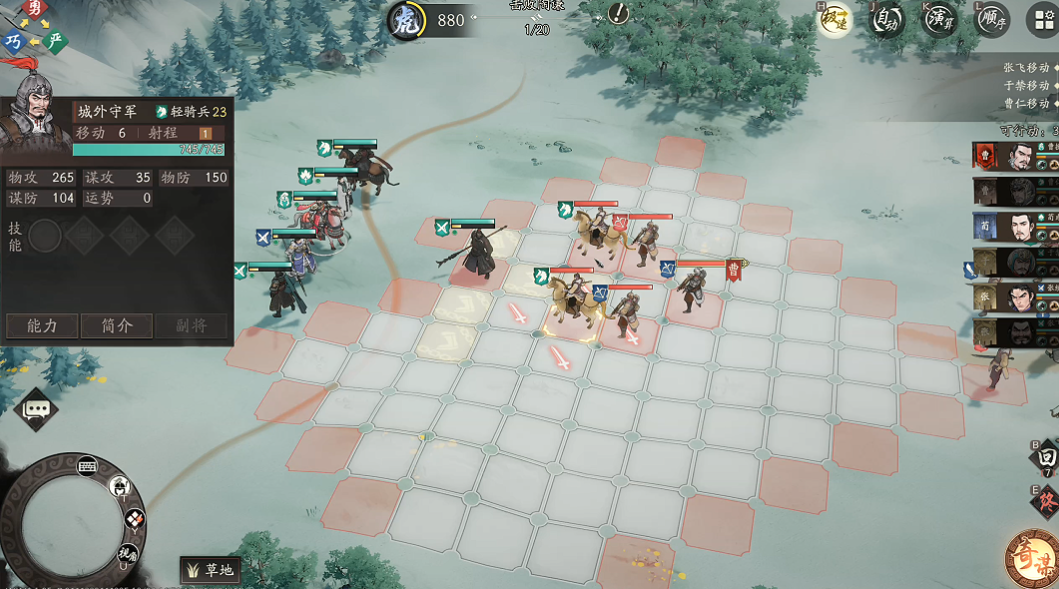
Task: Enable 自动 auto-battle mode
Action: (887, 20)
